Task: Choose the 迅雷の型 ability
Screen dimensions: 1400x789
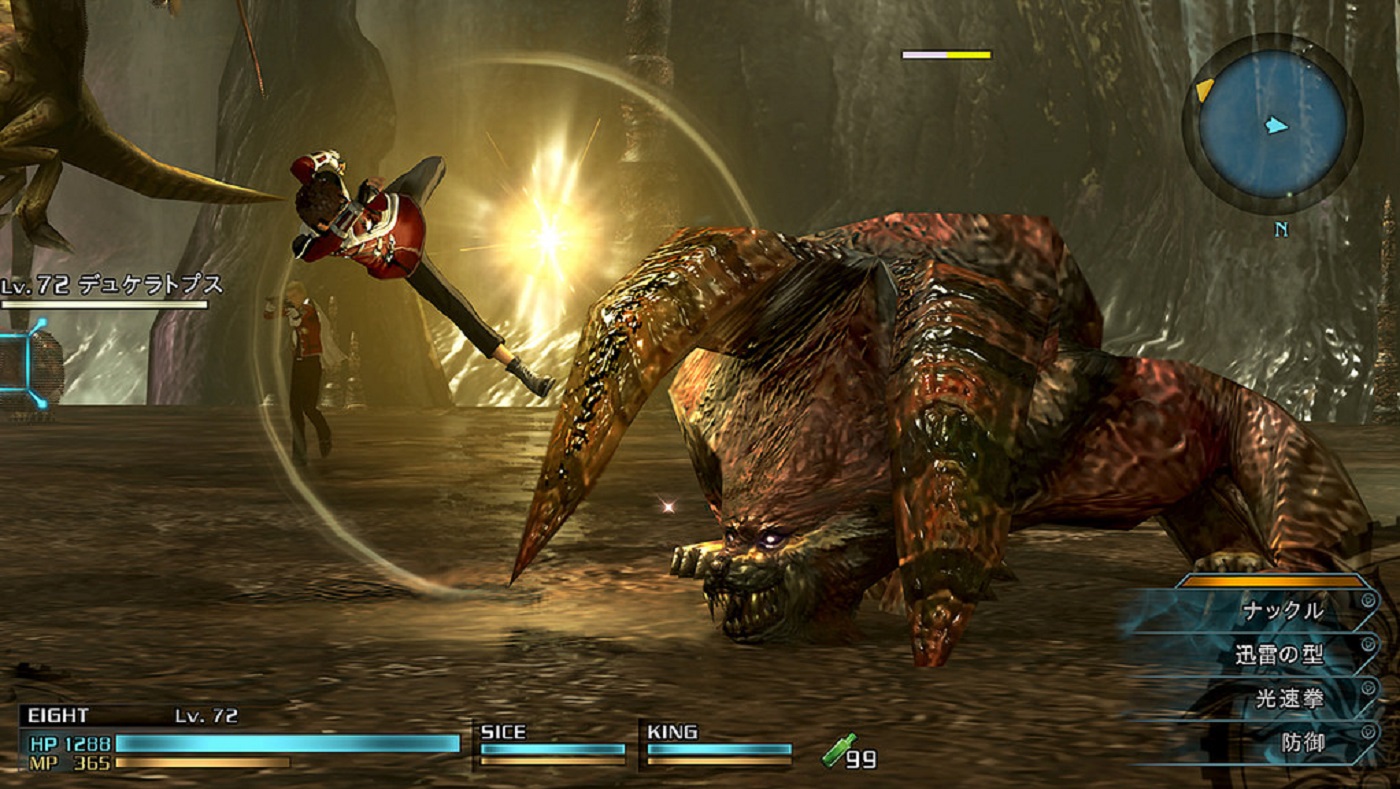Action: 1278,655
